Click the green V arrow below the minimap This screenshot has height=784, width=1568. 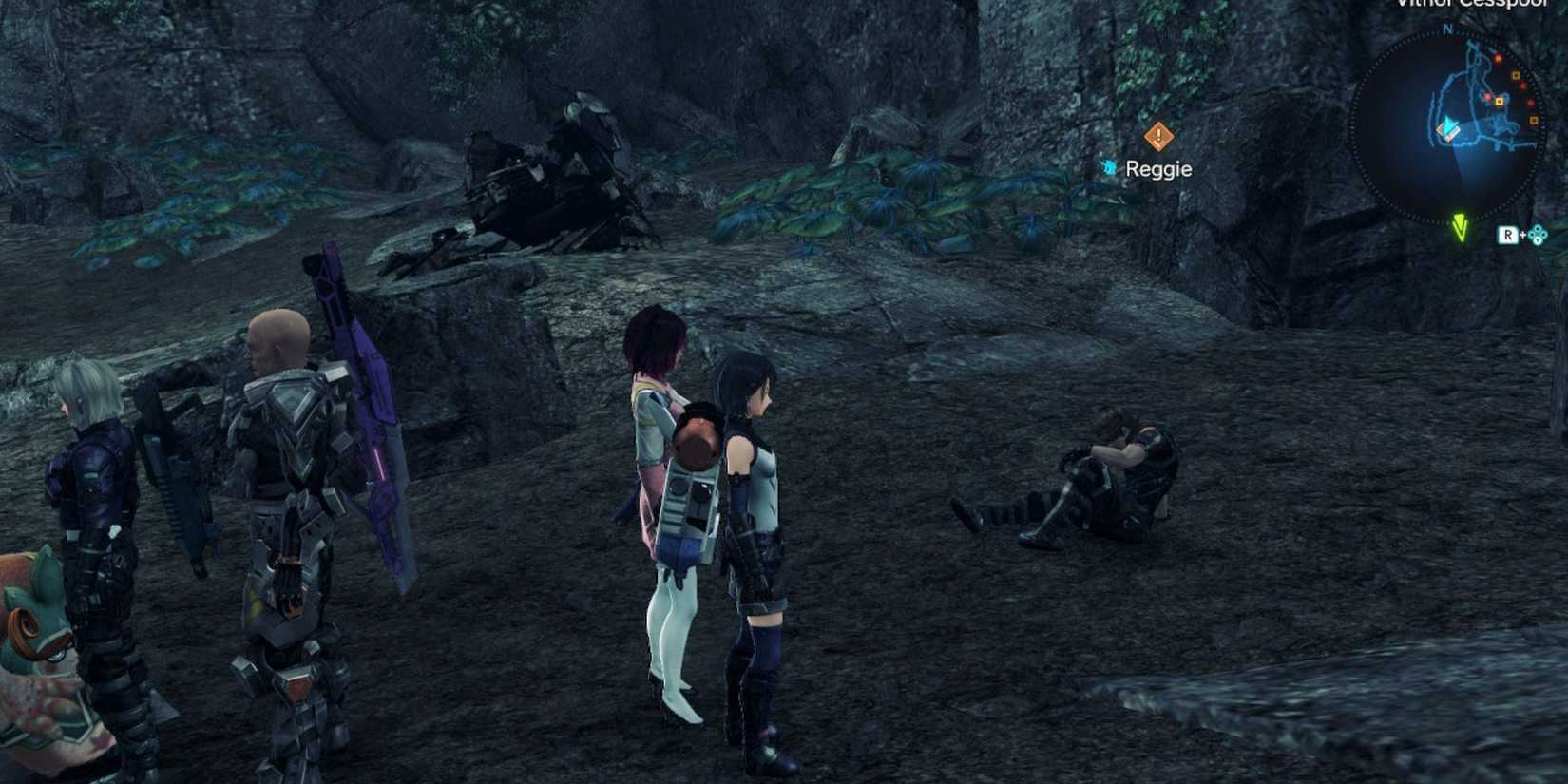click(1460, 228)
